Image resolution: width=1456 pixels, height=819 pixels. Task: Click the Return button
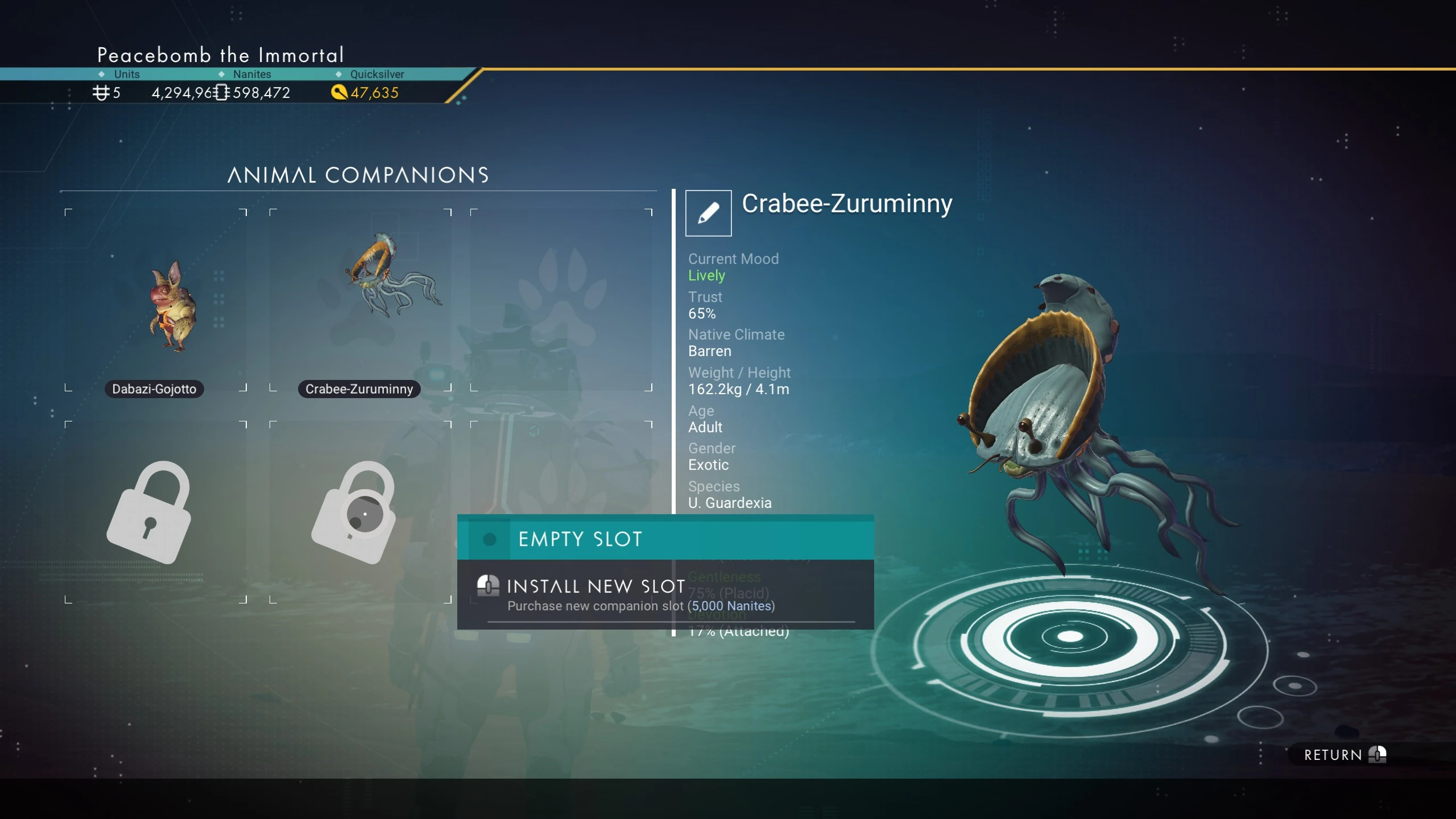point(1345,755)
